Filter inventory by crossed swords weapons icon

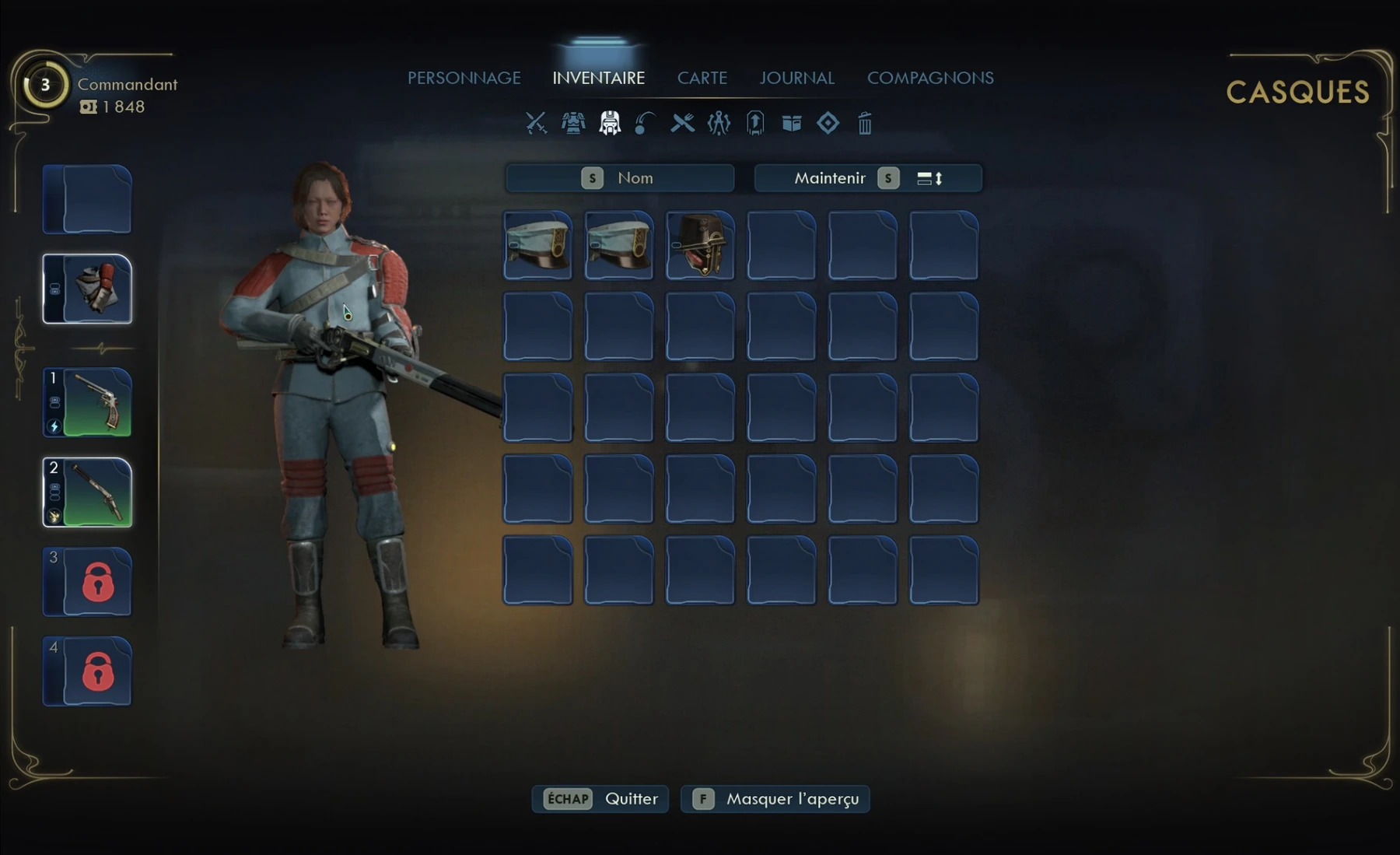pos(536,123)
